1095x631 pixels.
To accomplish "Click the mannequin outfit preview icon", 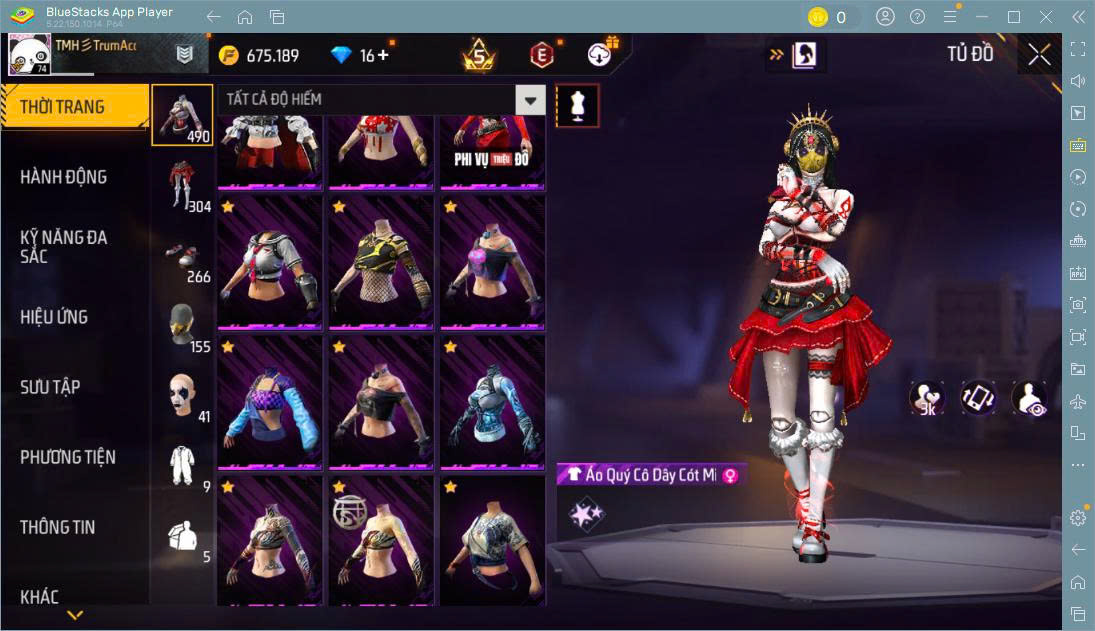I will point(577,105).
